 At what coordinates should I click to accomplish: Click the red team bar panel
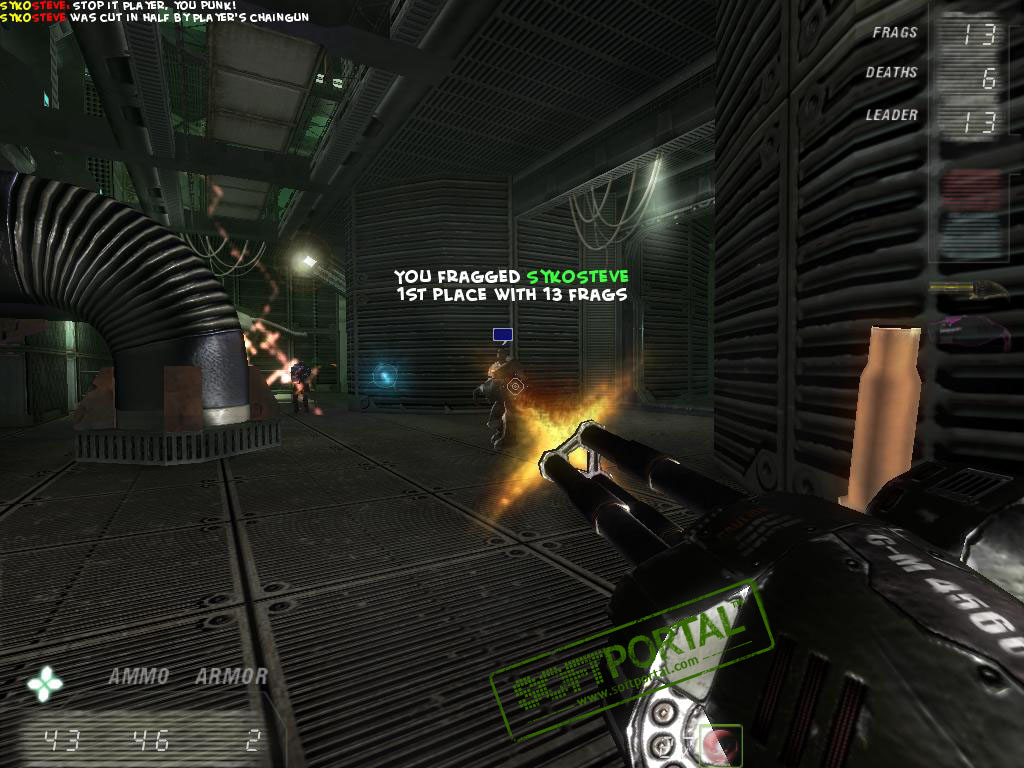click(969, 188)
